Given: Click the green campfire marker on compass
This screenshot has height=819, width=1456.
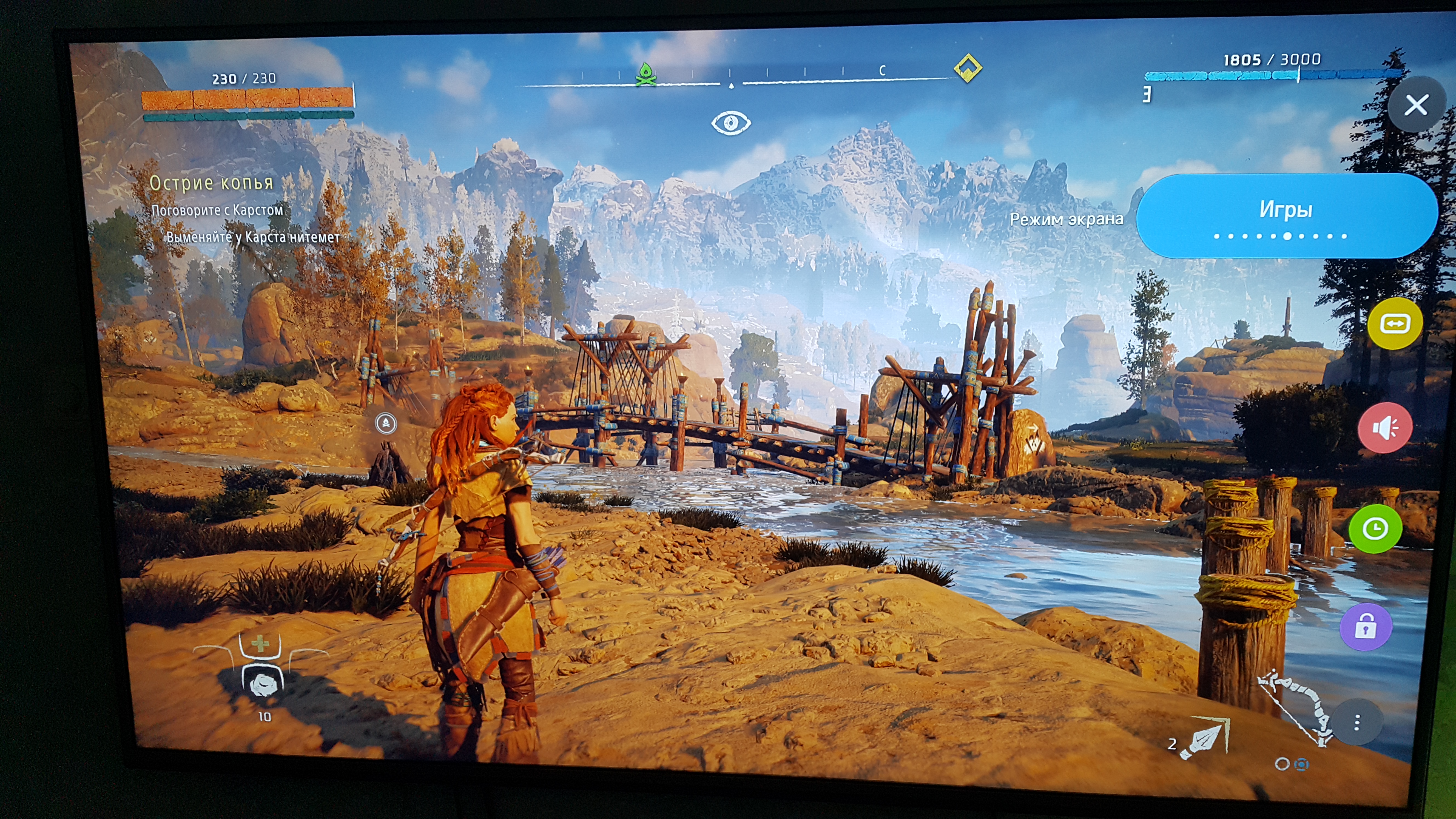Looking at the screenshot, I should pyautogui.click(x=645, y=74).
